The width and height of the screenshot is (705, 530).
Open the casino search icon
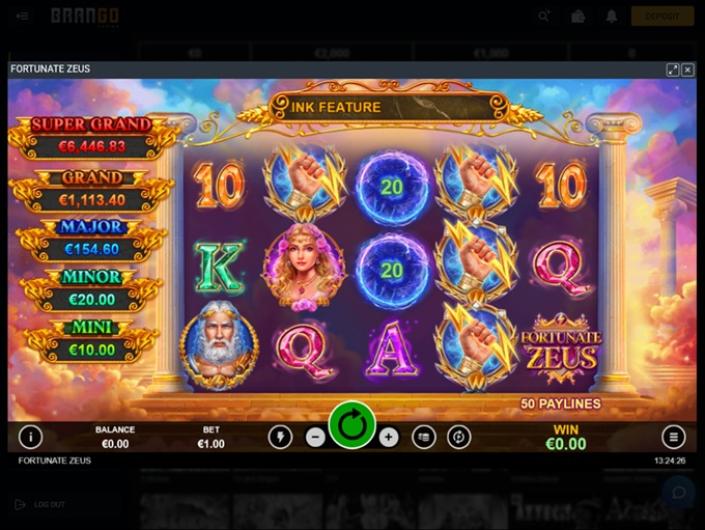(544, 16)
